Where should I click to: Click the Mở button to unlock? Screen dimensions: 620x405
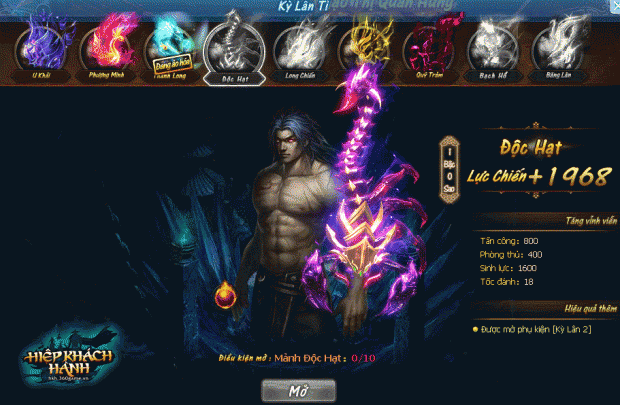pyautogui.click(x=297, y=387)
